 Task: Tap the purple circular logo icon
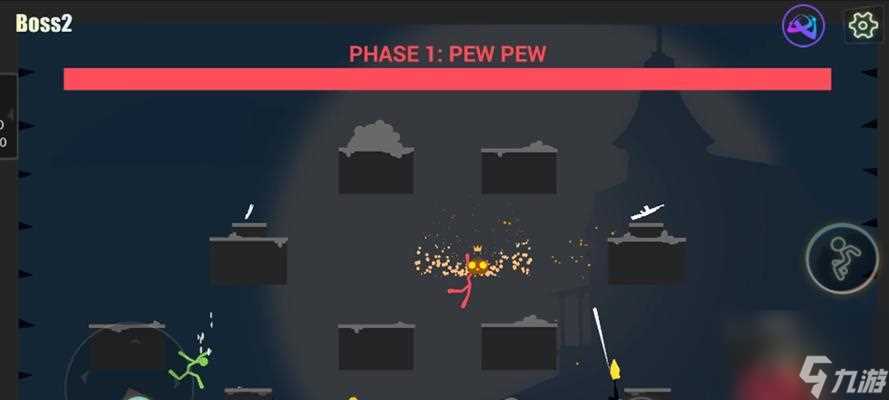[803, 25]
